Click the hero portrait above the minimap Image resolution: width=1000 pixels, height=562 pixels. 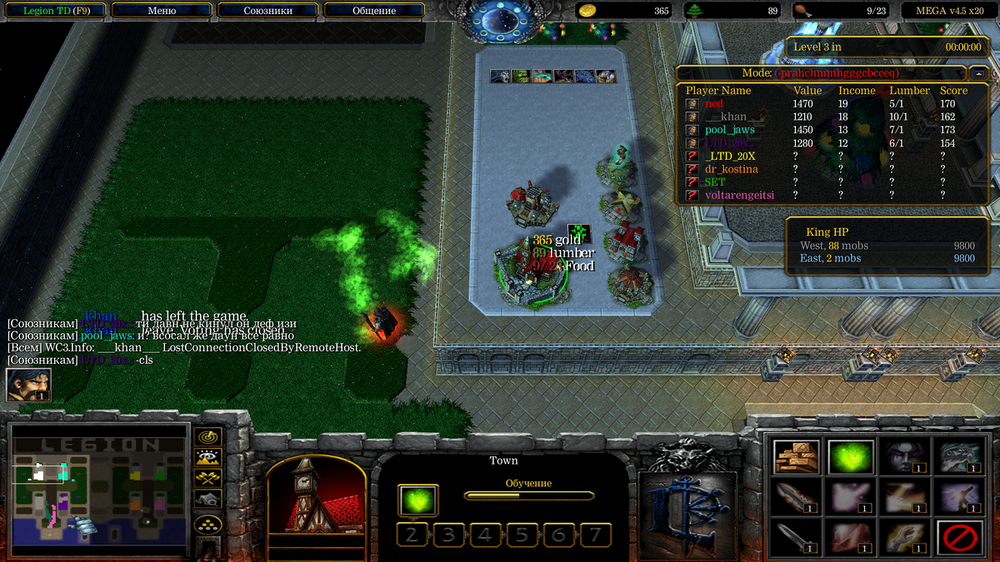pos(28,385)
